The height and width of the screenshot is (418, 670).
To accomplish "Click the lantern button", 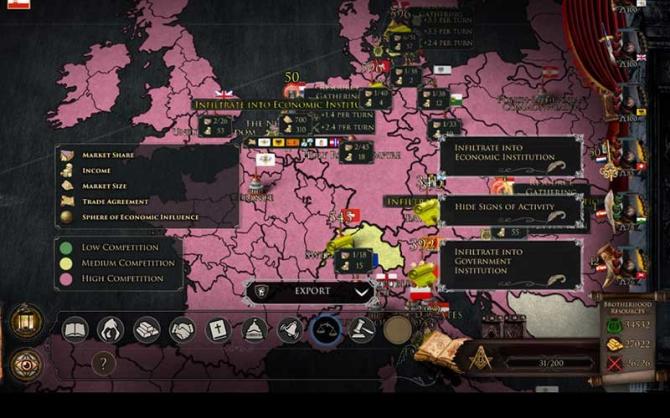I will pyautogui.click(x=26, y=322).
